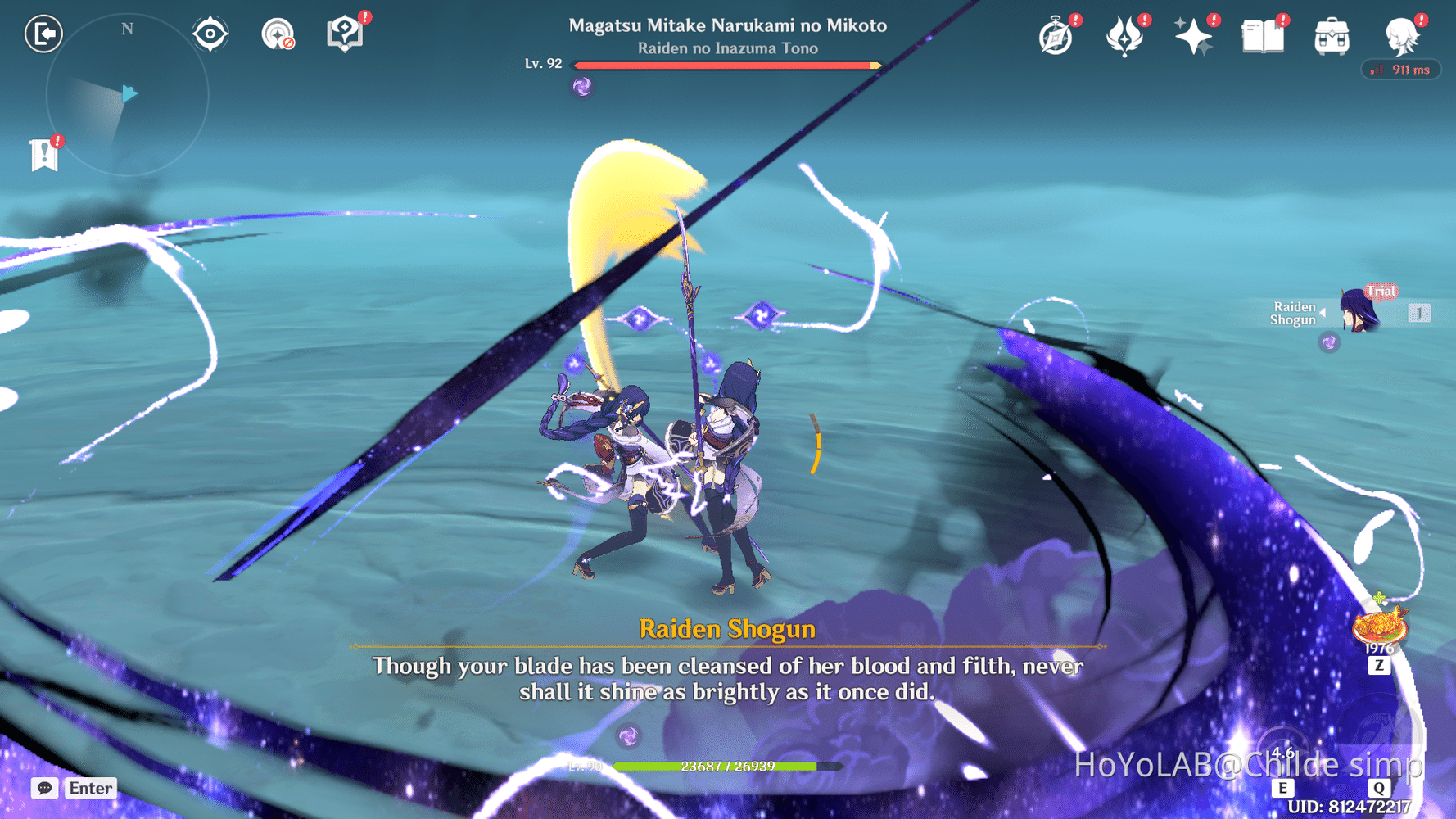Open the Events overview compass icon
1456x819 pixels.
tap(1056, 37)
